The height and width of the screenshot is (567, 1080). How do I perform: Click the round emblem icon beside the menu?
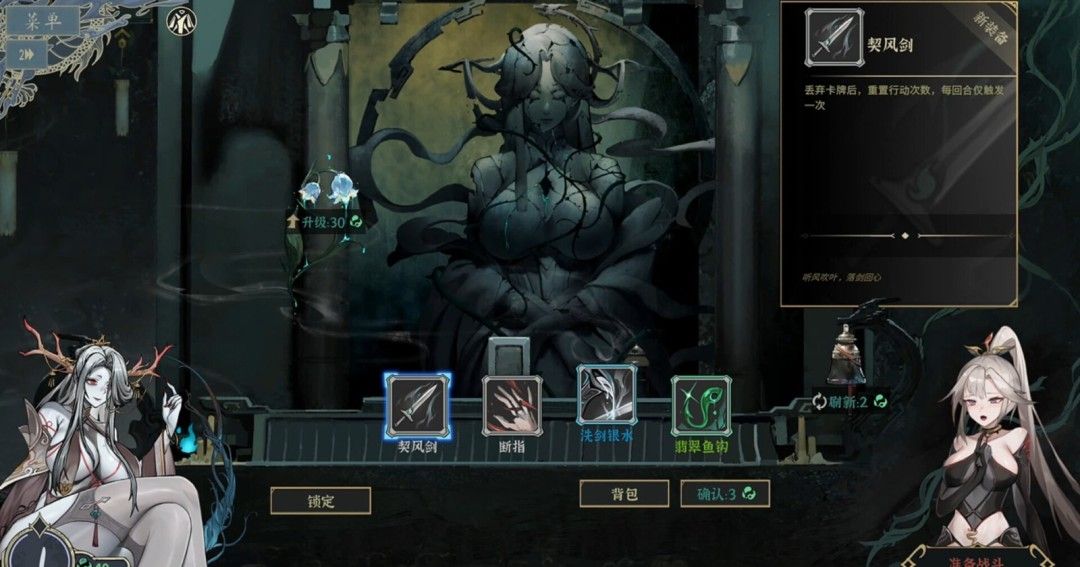coord(180,21)
